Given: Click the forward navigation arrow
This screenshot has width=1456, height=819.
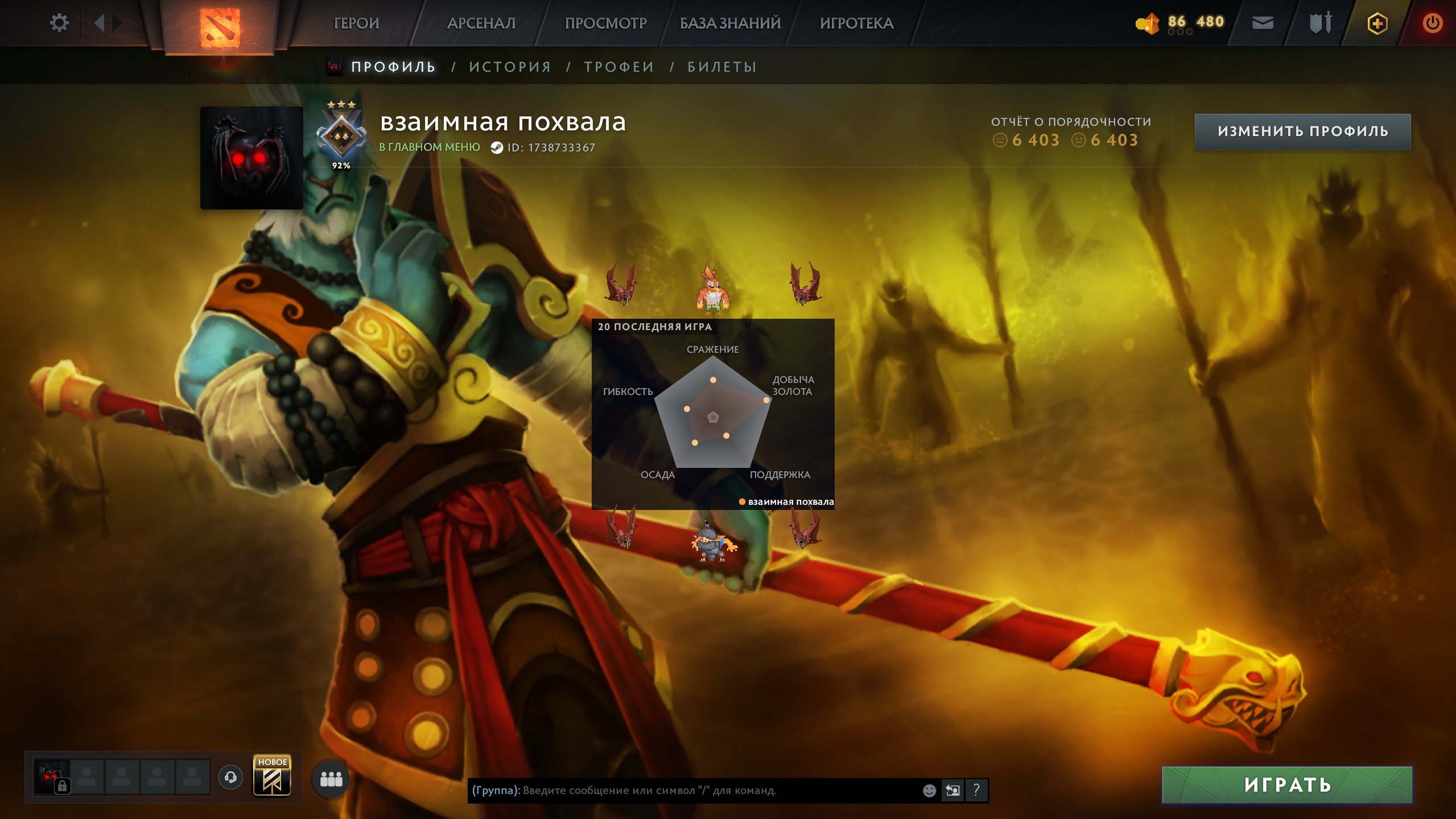Looking at the screenshot, I should click(x=117, y=22).
